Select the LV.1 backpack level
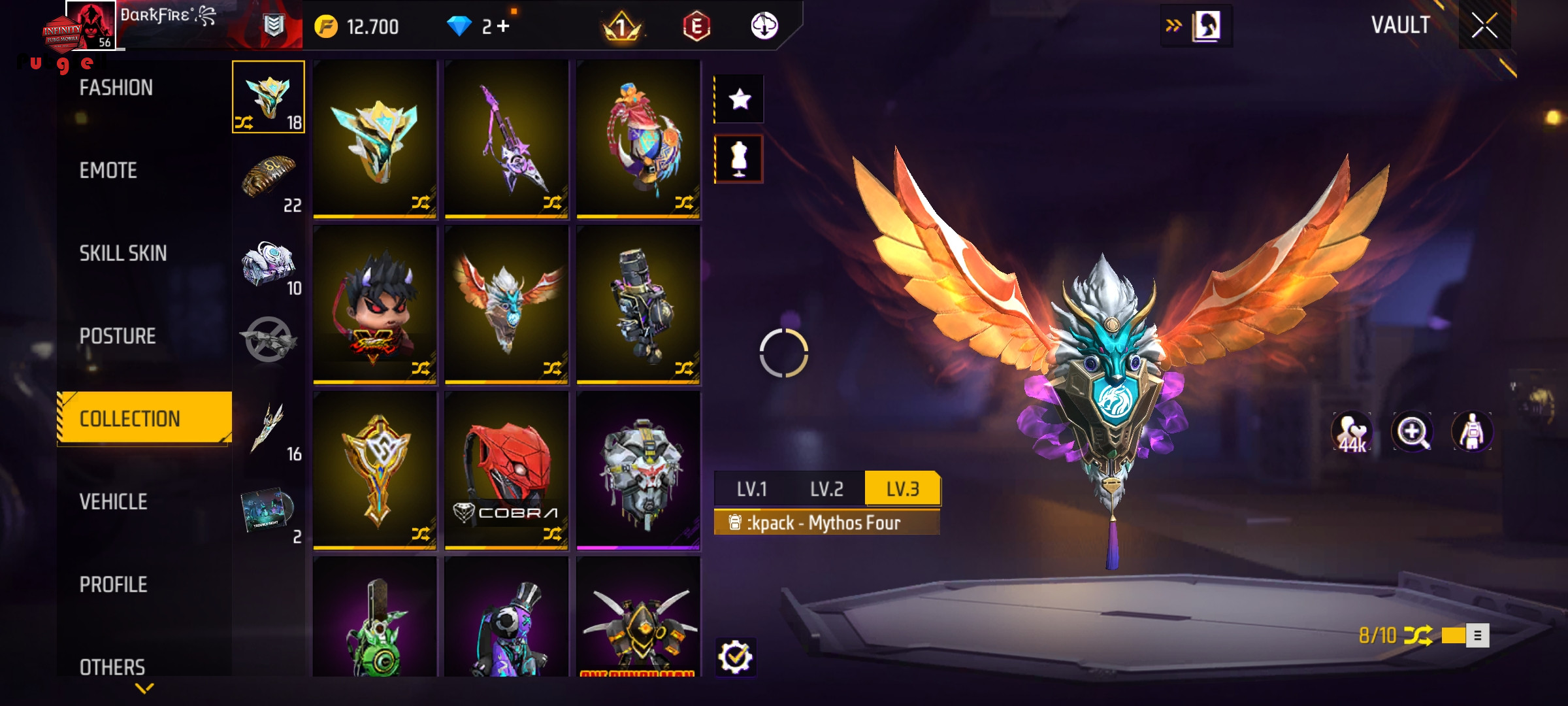The image size is (1568, 706). (x=752, y=489)
